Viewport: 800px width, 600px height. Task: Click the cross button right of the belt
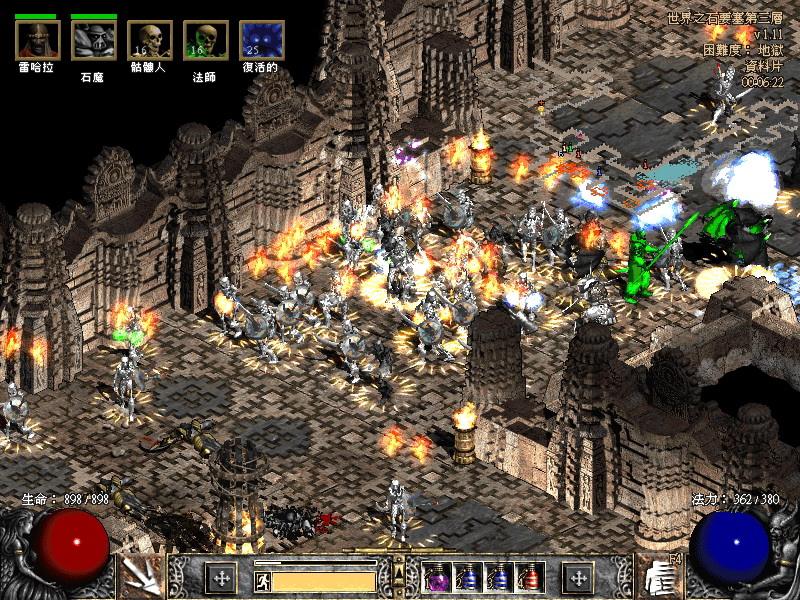point(578,577)
